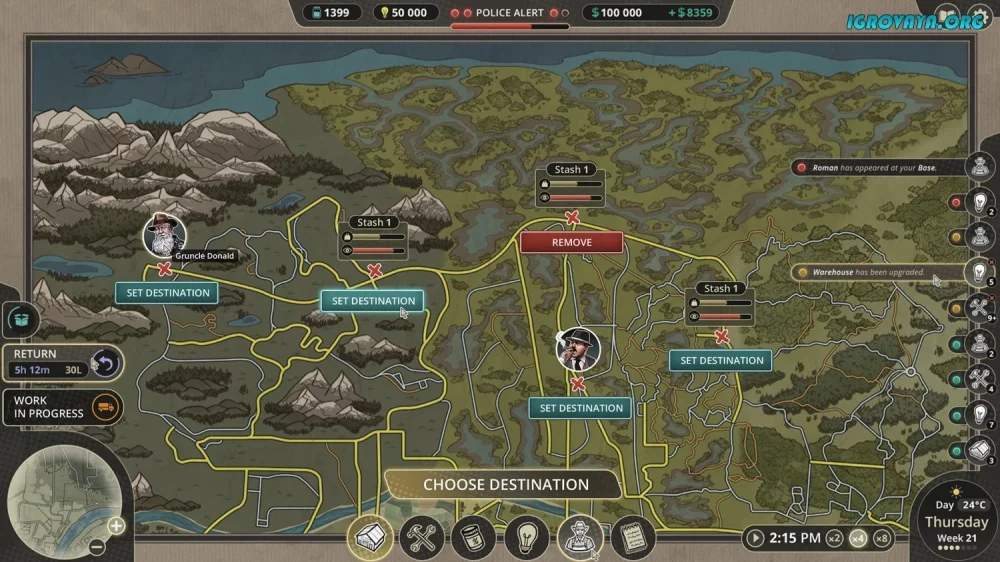Activate the Return button with arrow icon
This screenshot has width=1000, height=562.
(104, 363)
